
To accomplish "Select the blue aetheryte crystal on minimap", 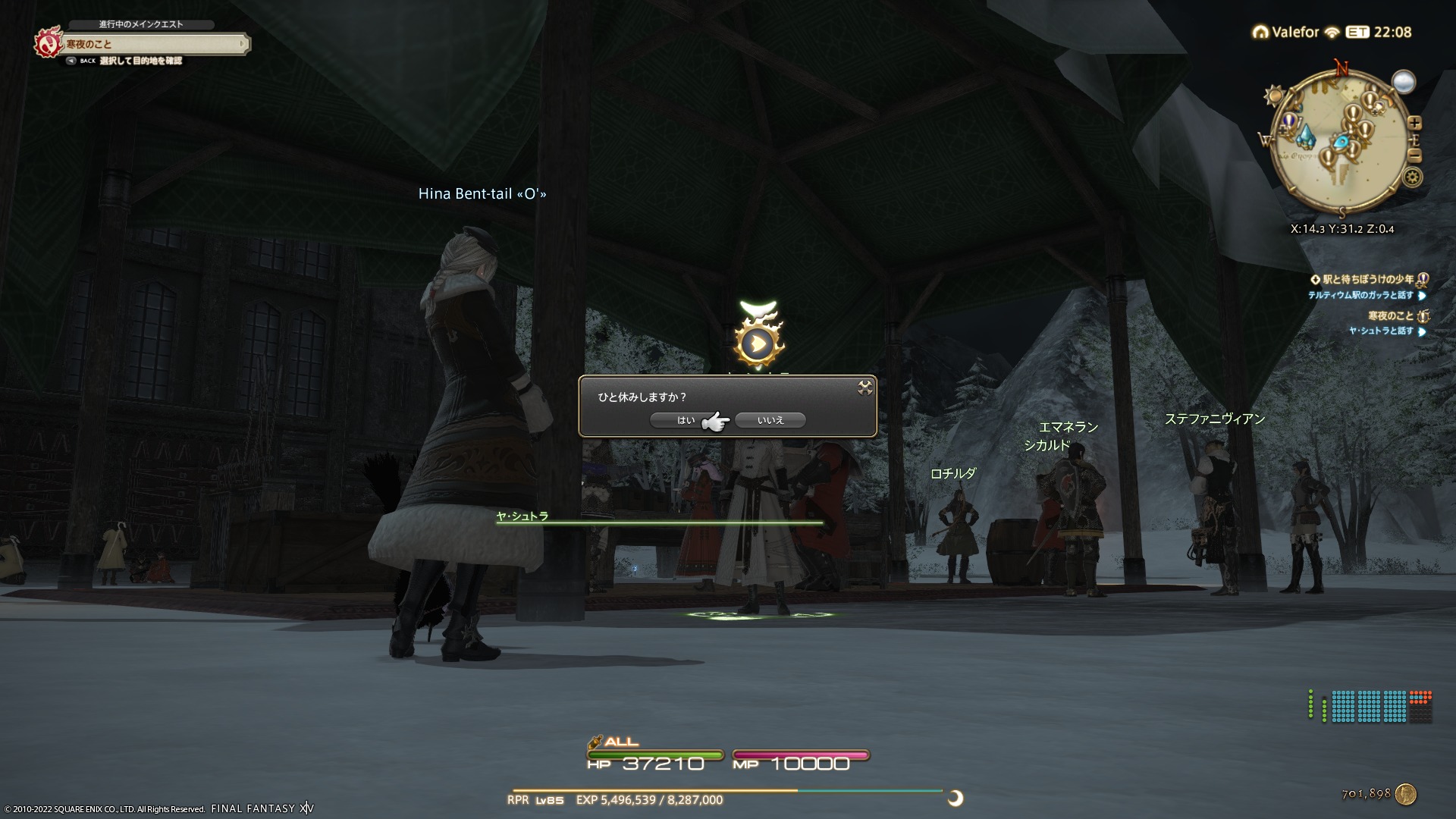I will coord(1305,136).
